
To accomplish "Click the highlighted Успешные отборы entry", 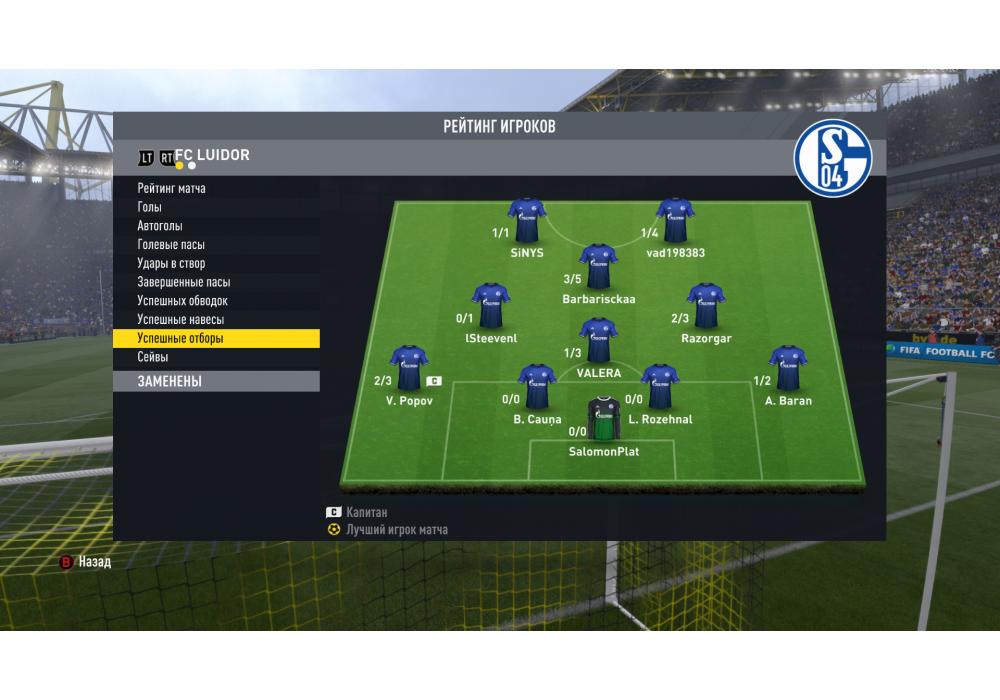I will pyautogui.click(x=181, y=339).
